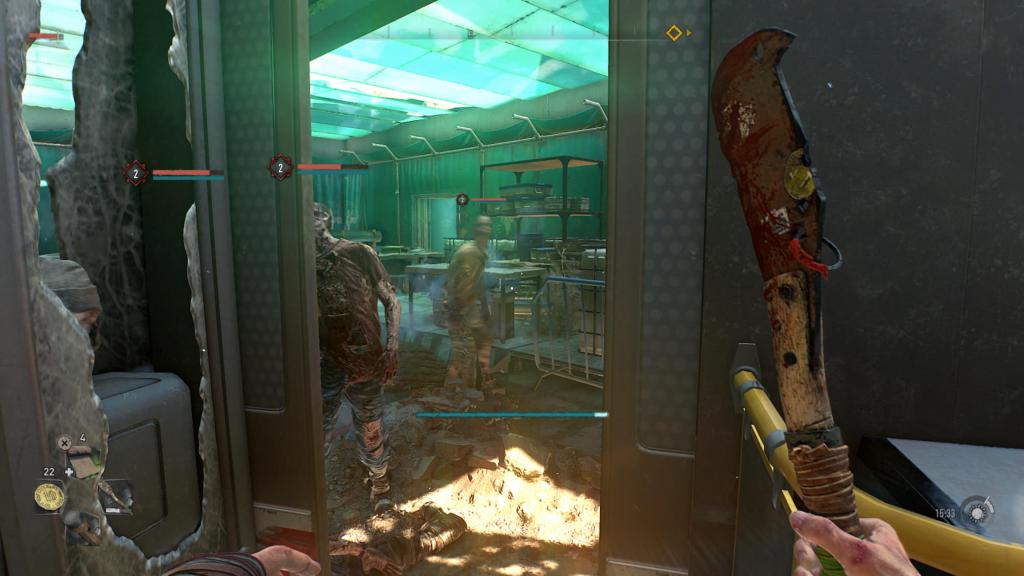The width and height of the screenshot is (1024, 576).
Task: Select the throwing knife quick slot
Action: tap(115, 494)
